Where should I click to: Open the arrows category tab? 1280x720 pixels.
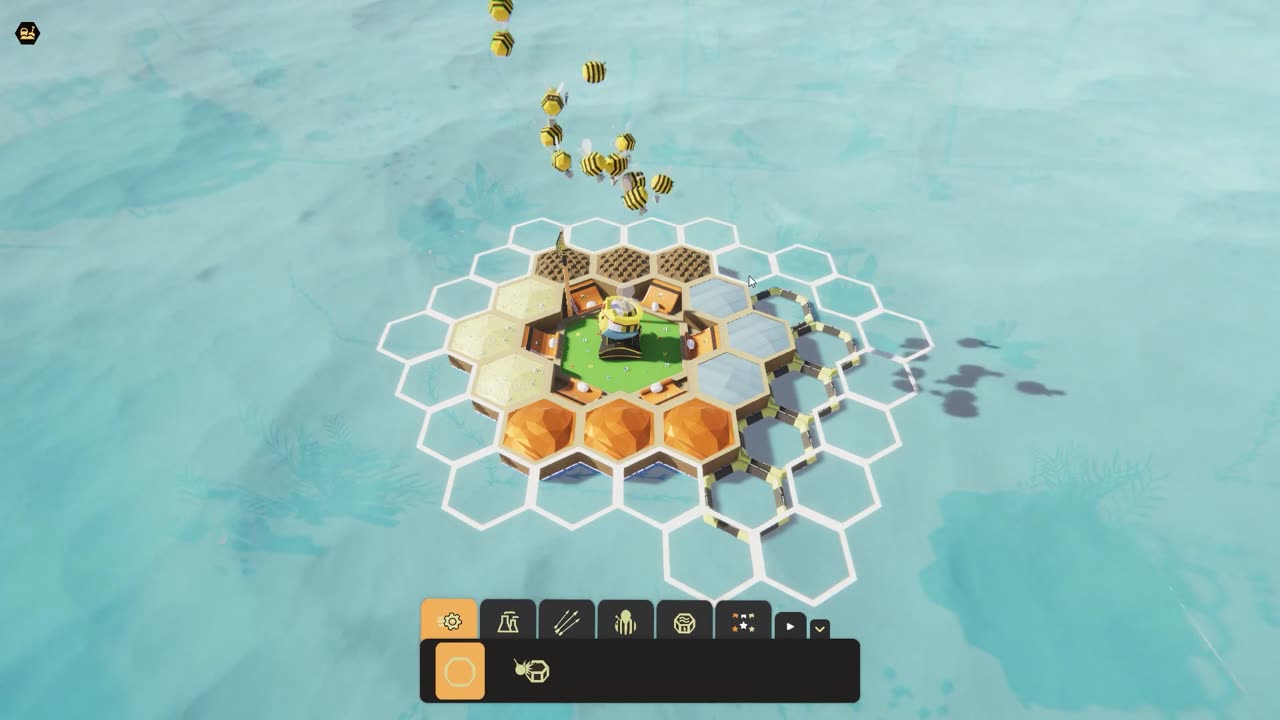point(567,622)
